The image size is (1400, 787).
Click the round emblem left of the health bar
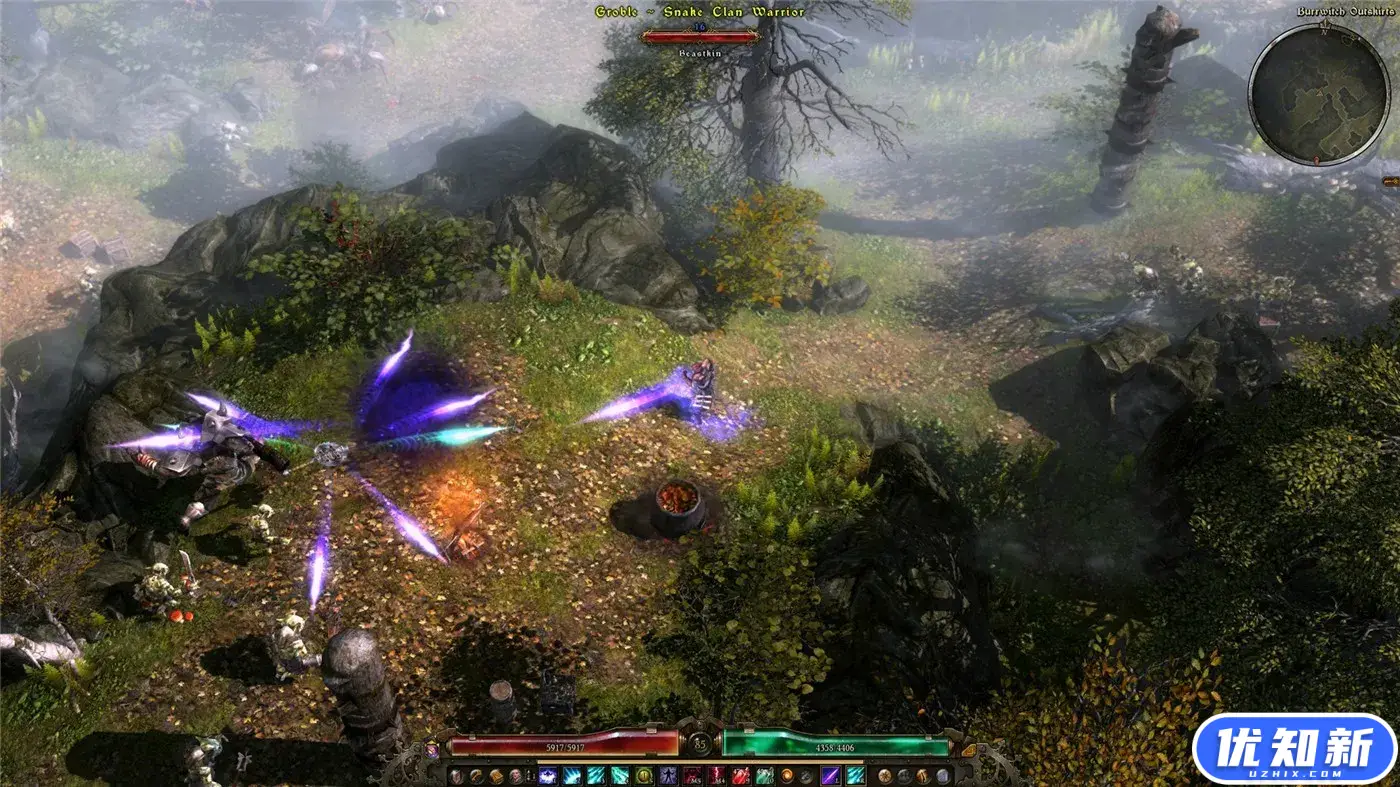pyautogui.click(x=431, y=746)
